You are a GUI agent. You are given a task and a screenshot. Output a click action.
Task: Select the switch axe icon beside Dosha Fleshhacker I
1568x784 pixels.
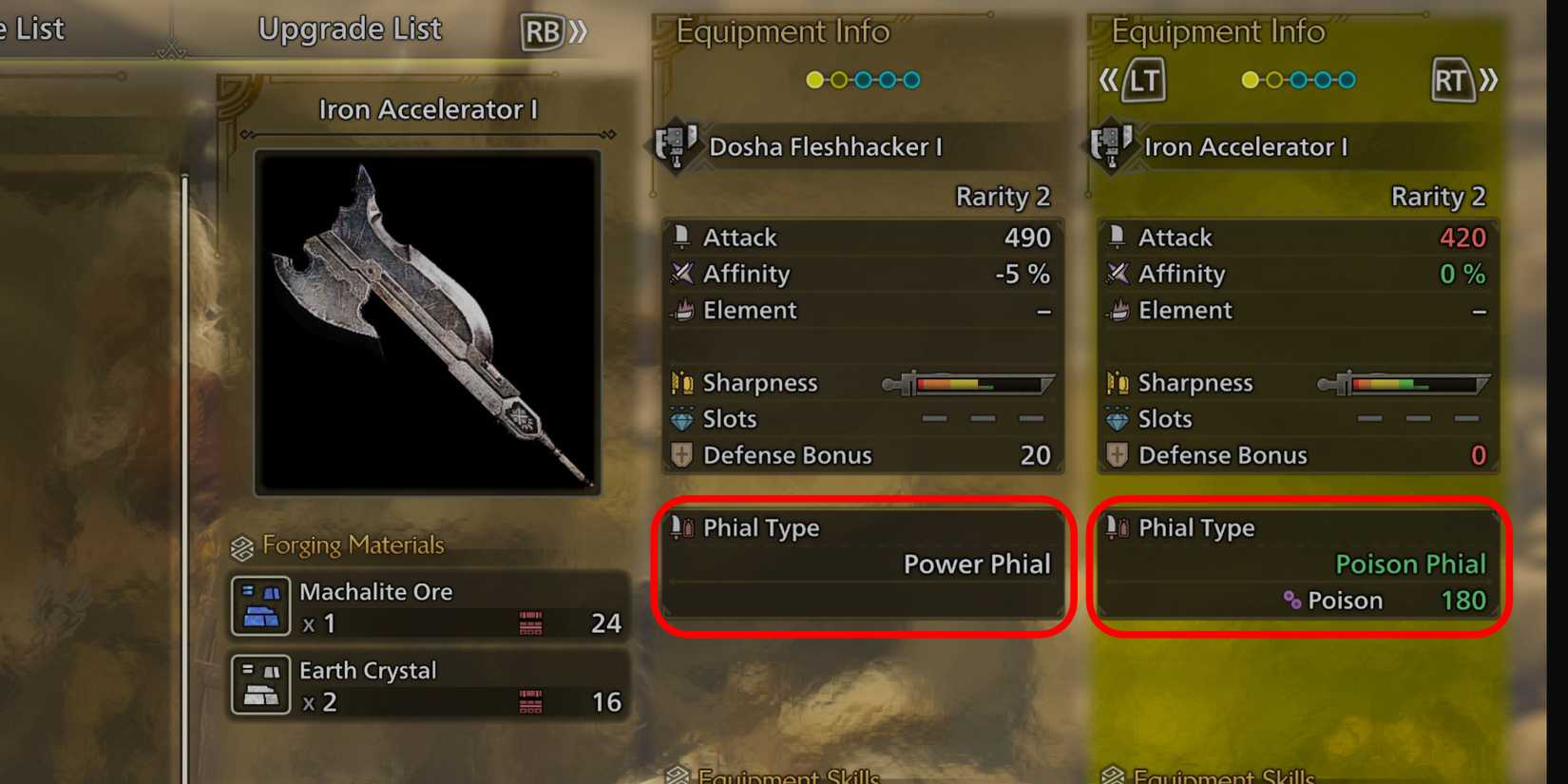point(675,147)
